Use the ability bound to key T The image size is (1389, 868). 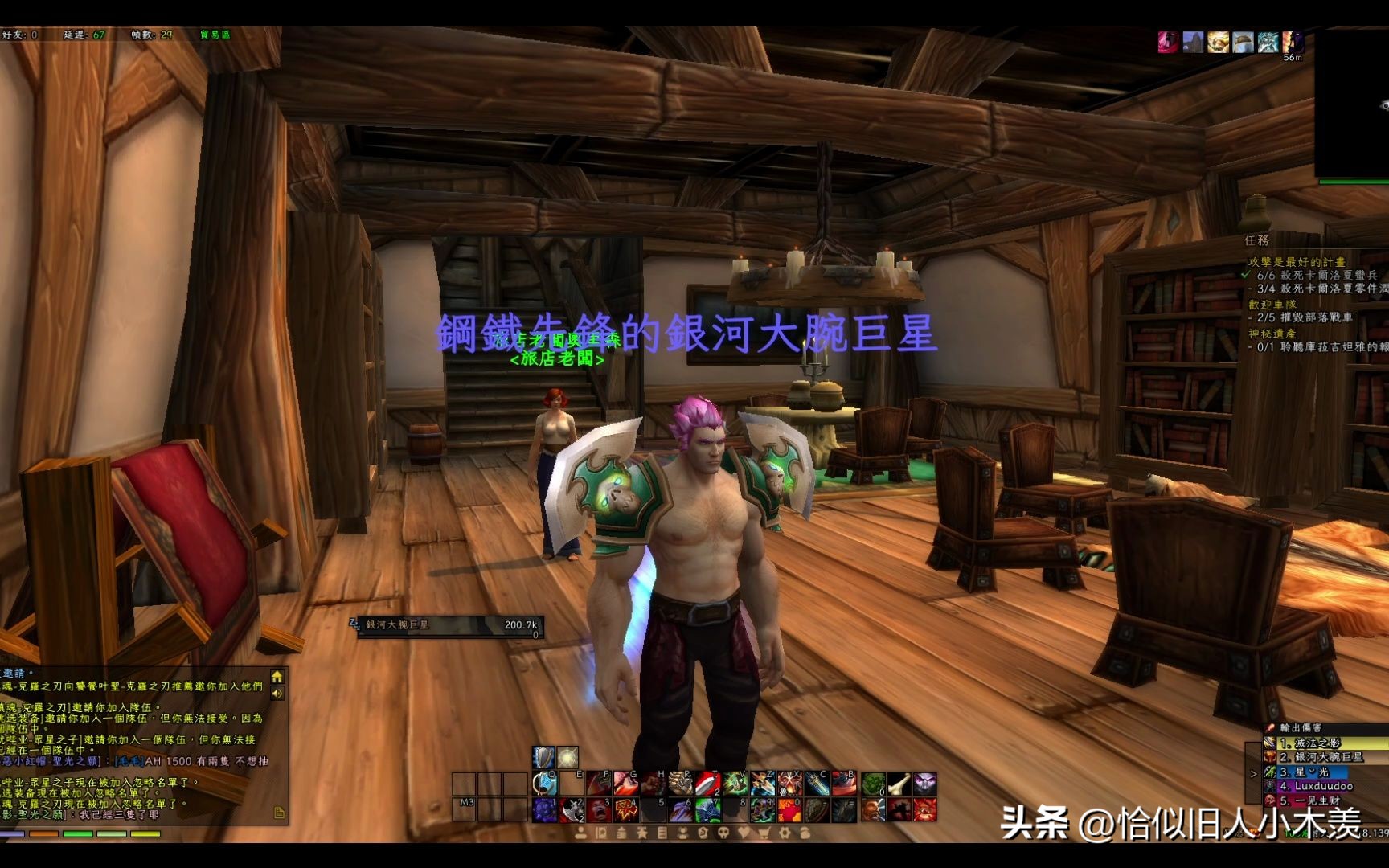pos(707,783)
